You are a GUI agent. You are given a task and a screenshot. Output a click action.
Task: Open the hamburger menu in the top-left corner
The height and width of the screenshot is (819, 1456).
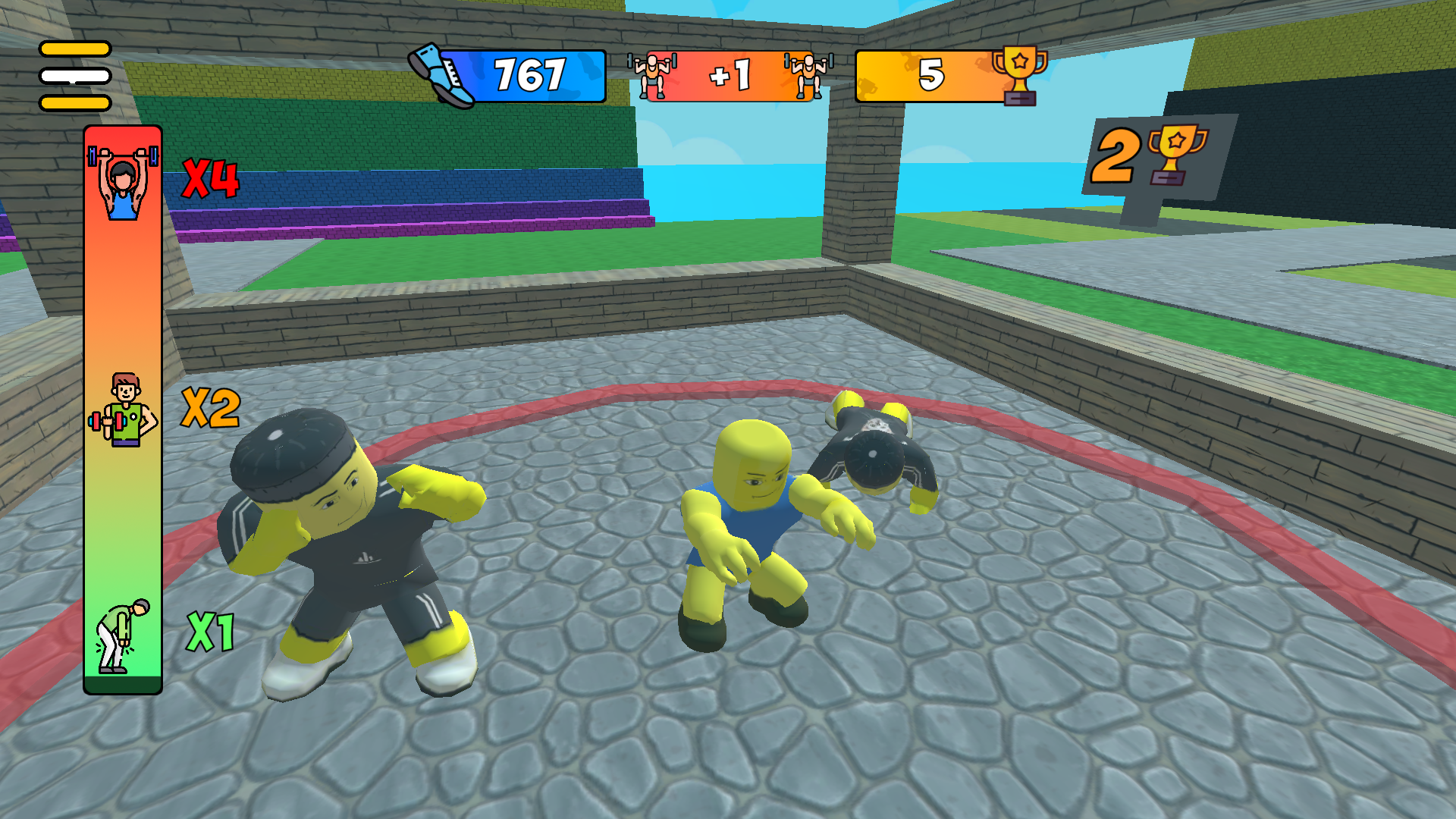click(x=74, y=76)
